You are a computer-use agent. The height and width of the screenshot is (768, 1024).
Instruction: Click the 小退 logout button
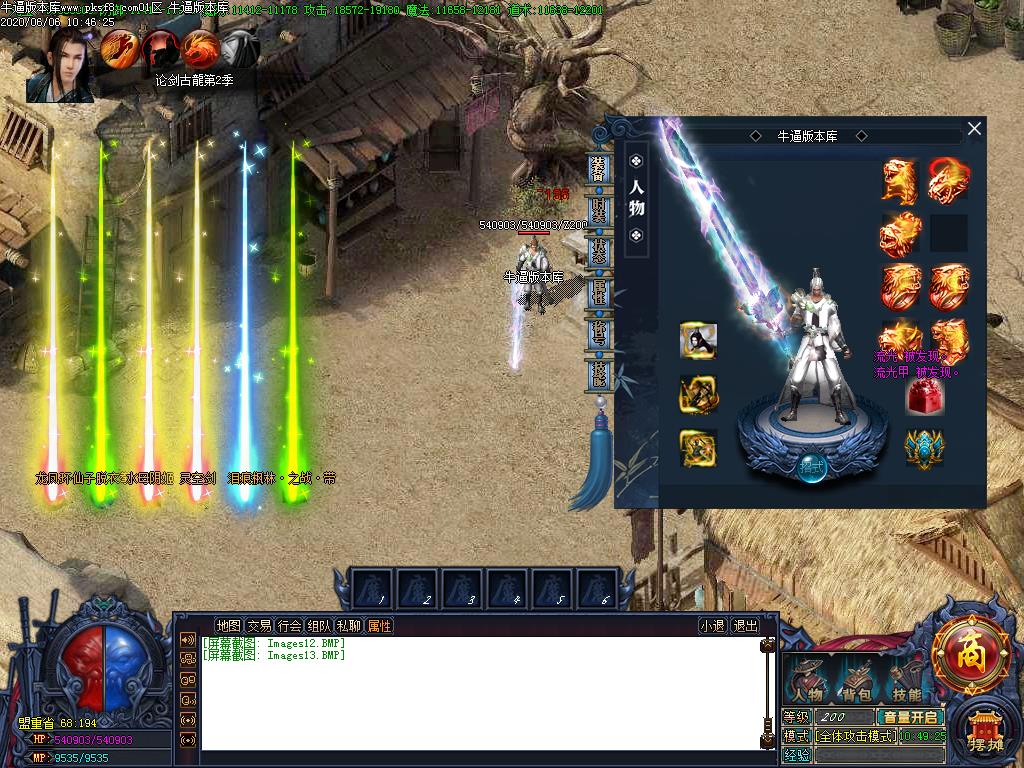coord(713,626)
